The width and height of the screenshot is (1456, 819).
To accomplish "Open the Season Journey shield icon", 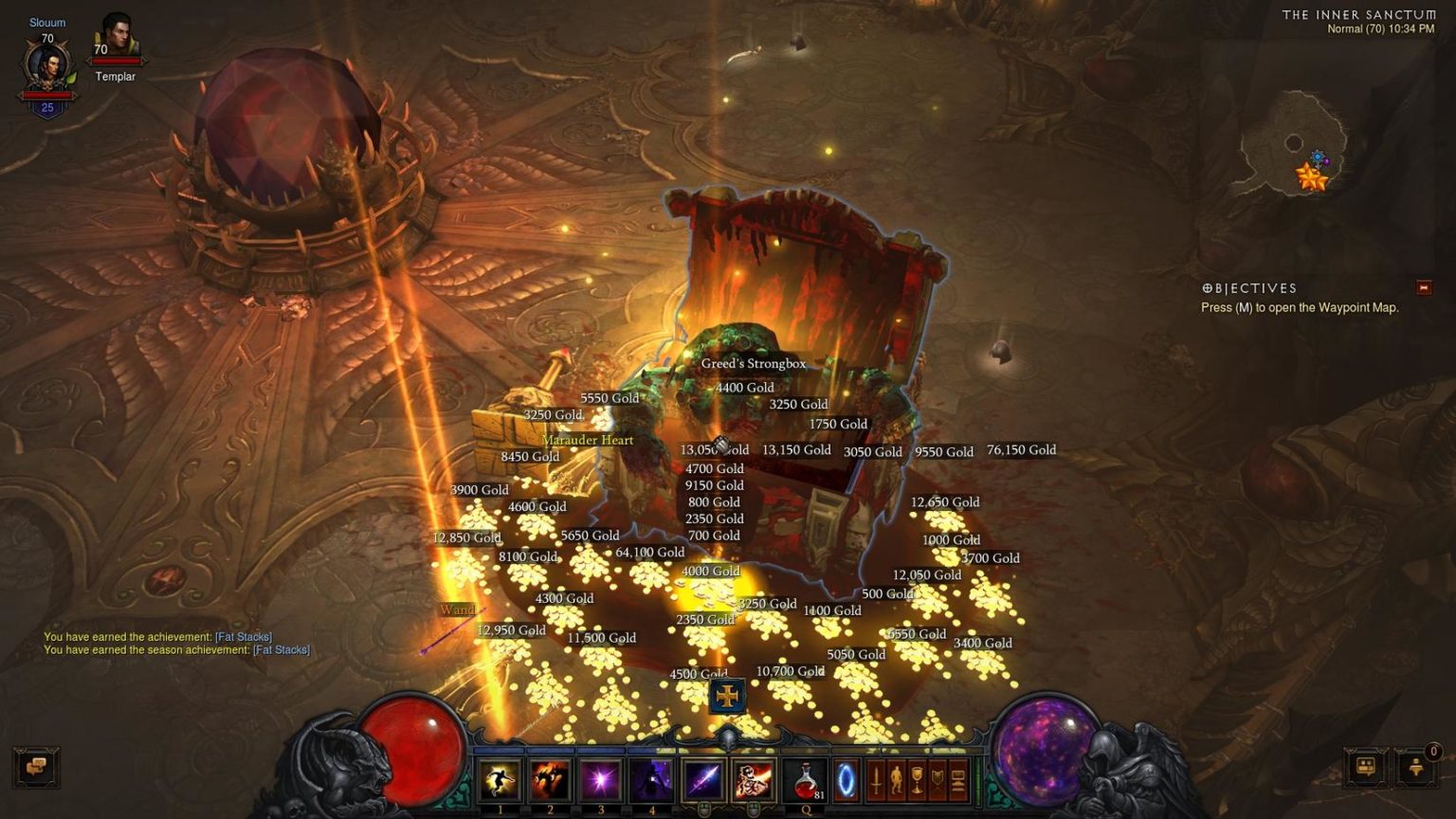I will tap(938, 781).
